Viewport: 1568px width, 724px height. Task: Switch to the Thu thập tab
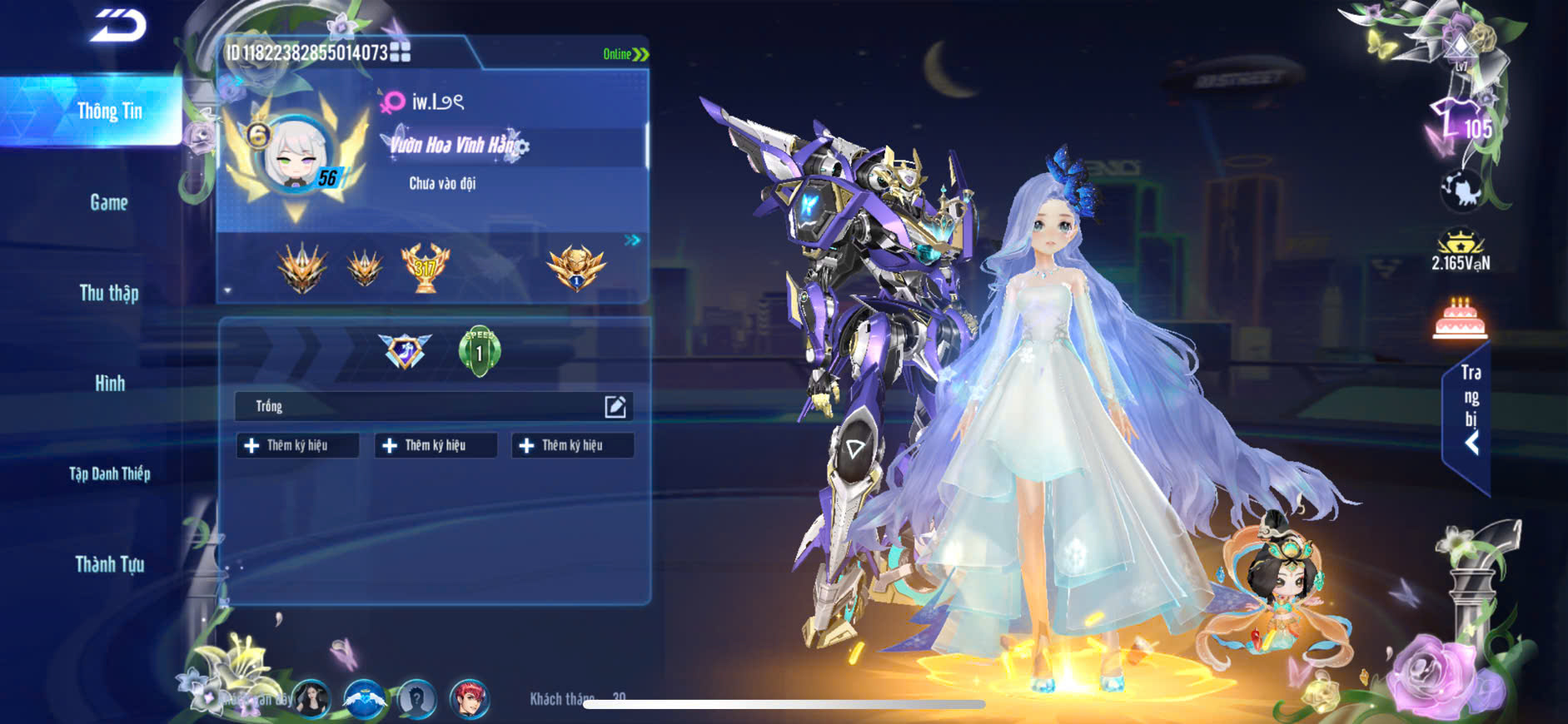pyautogui.click(x=109, y=293)
